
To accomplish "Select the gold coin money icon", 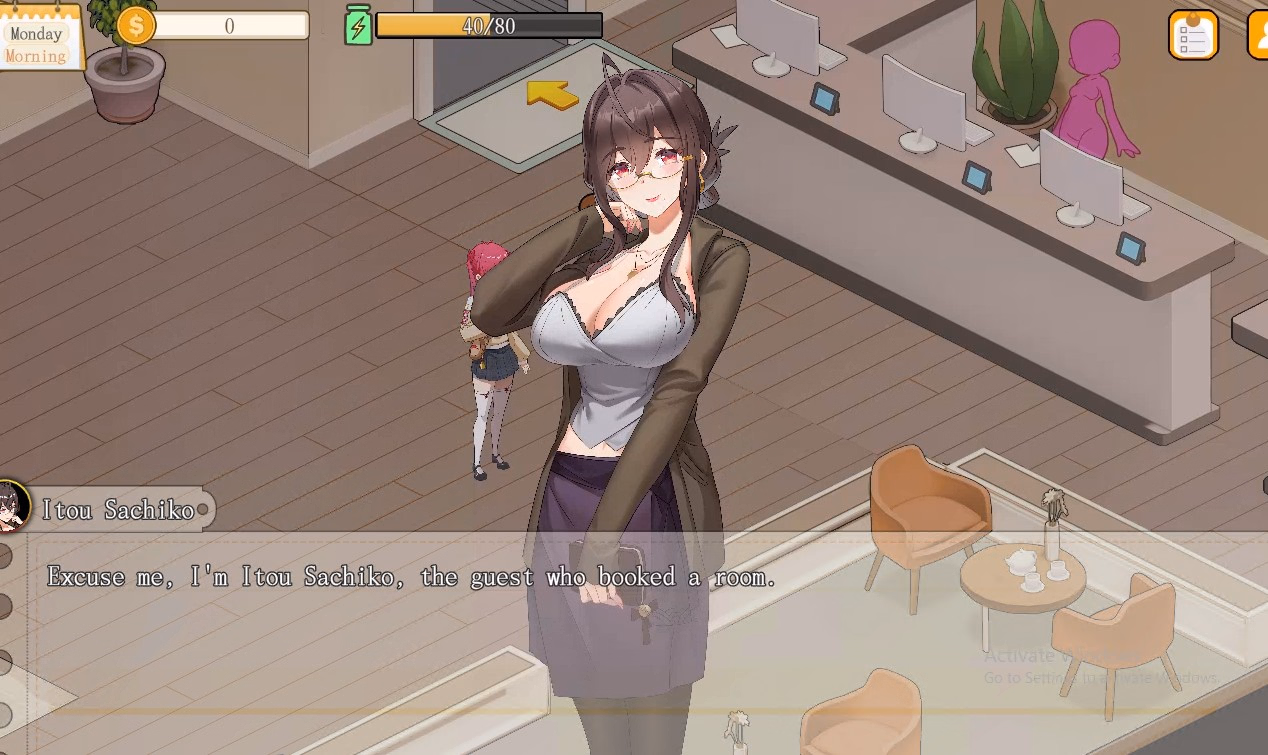I will (x=136, y=26).
